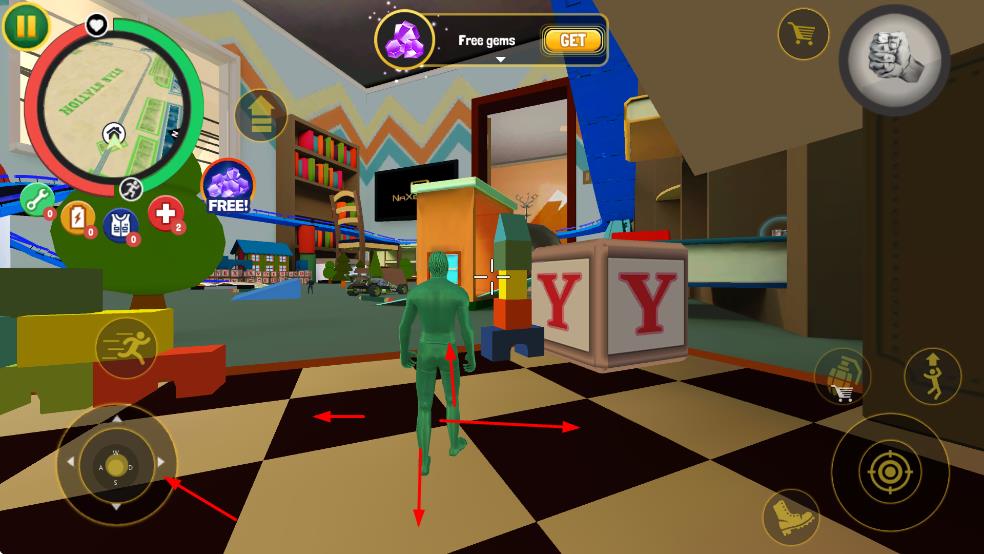Fire using the crosshair attack button

pyautogui.click(x=889, y=471)
